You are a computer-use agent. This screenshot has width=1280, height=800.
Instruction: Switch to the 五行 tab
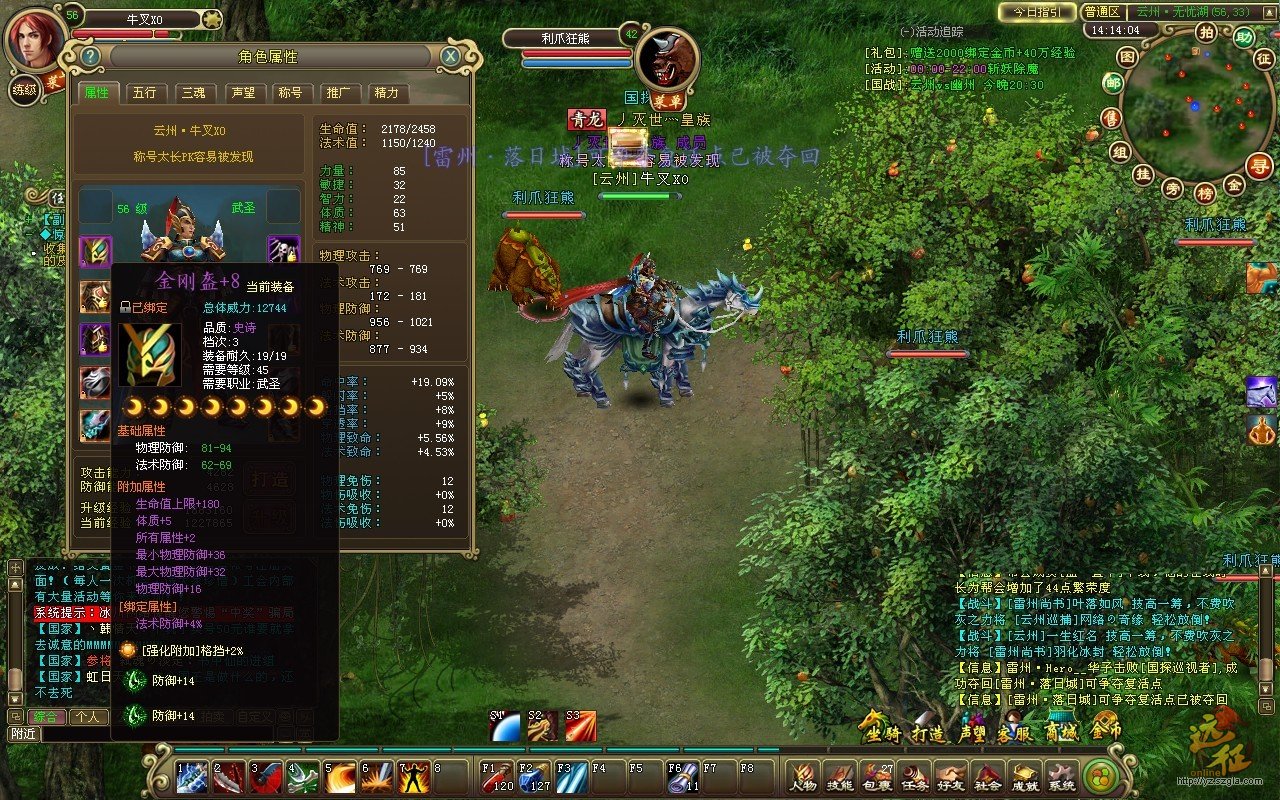144,93
